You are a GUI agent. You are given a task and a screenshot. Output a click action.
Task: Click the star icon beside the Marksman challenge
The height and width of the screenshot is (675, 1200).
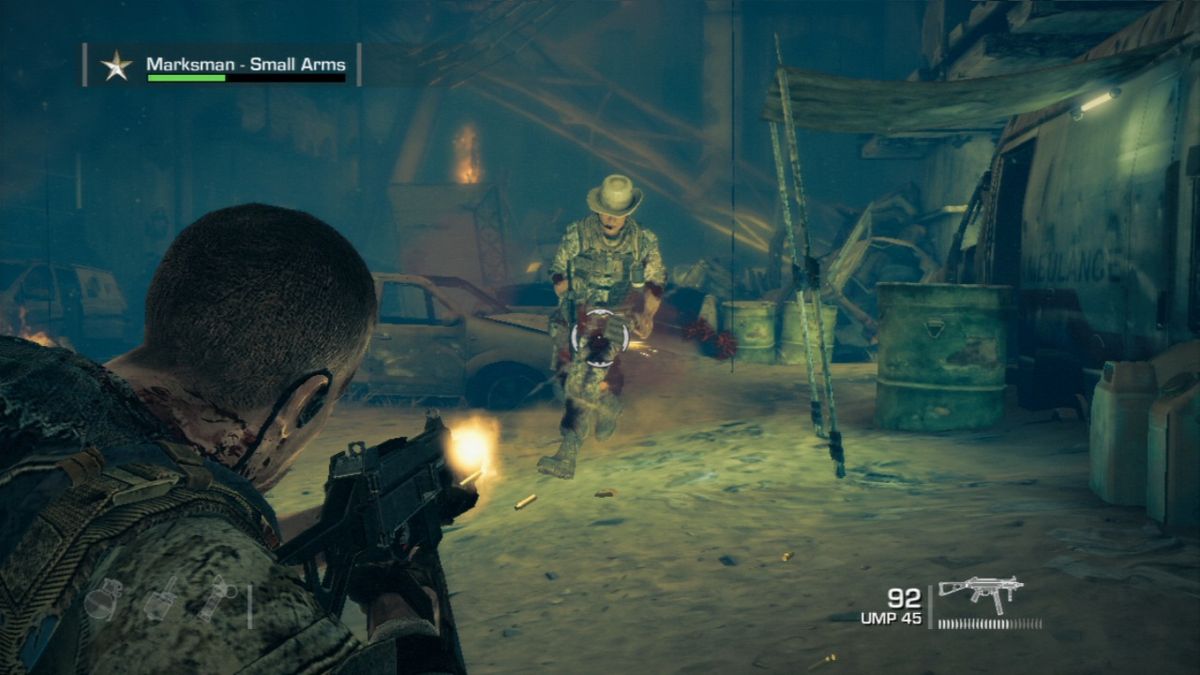(x=116, y=66)
